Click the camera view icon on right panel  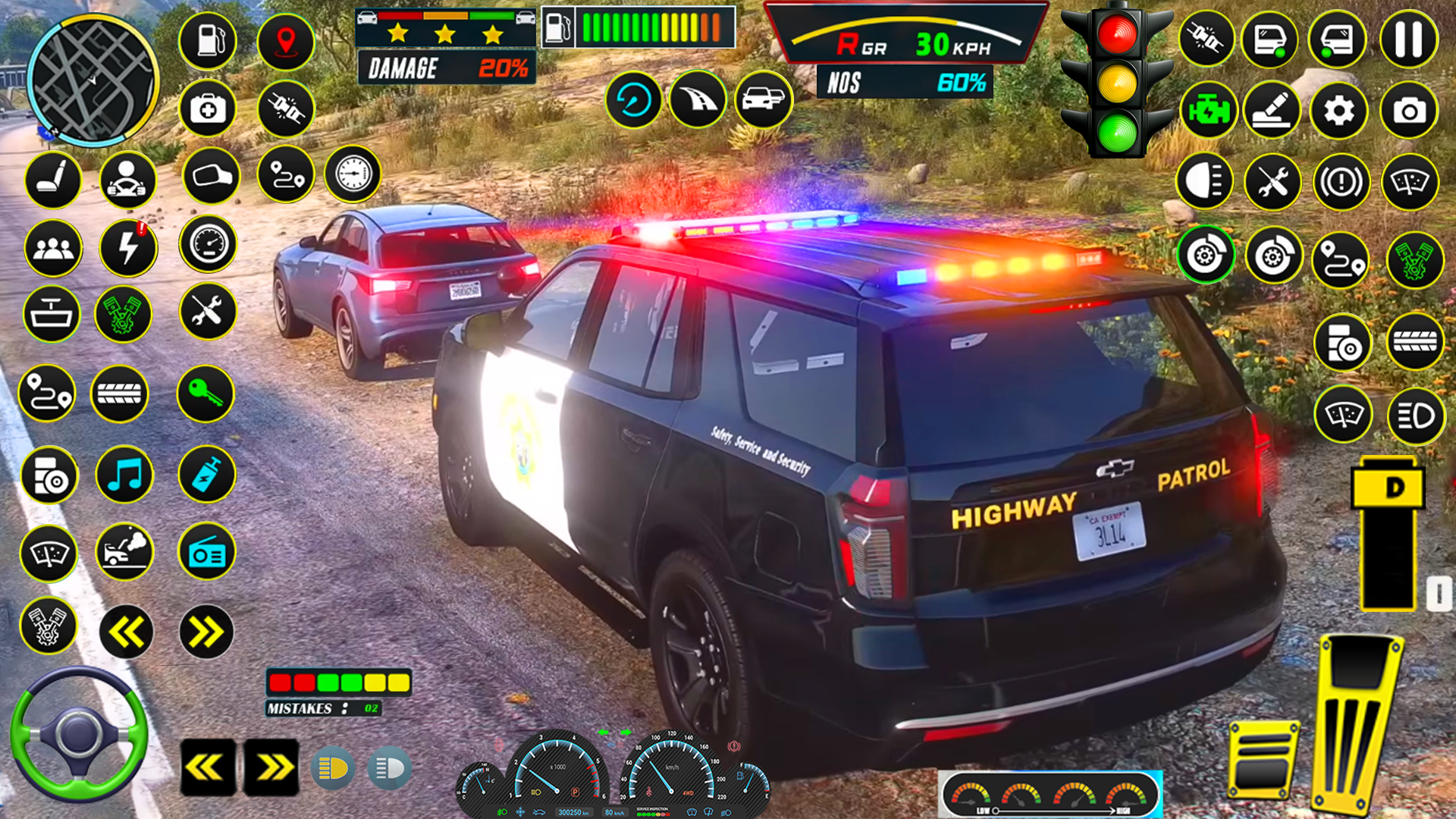(x=1409, y=110)
